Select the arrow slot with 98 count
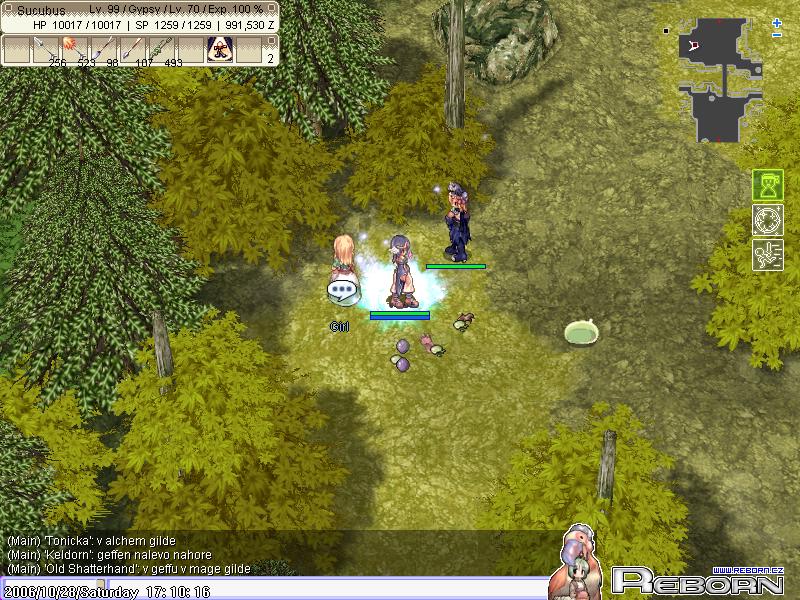 click(103, 49)
